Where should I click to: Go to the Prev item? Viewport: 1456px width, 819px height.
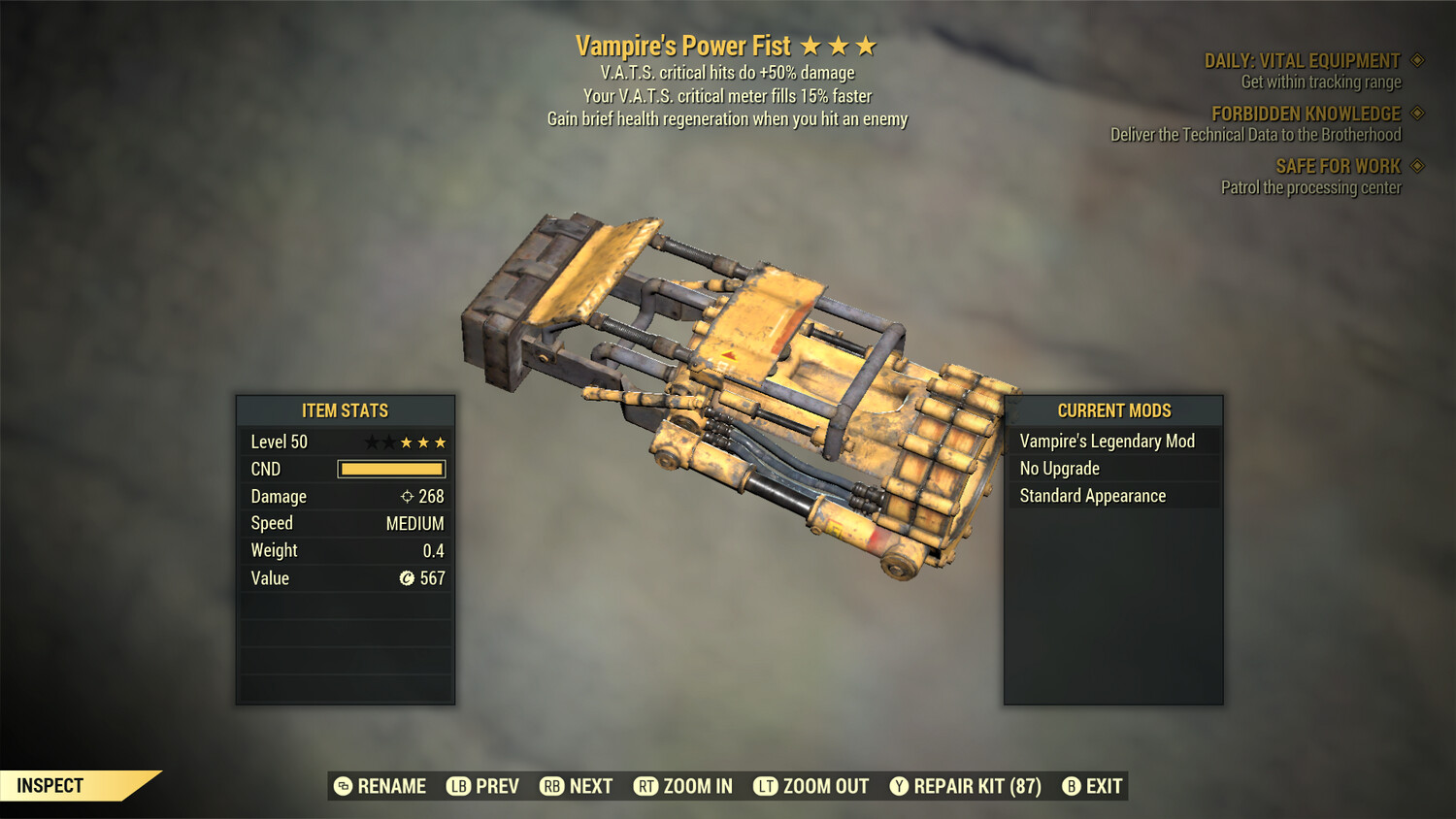[x=483, y=786]
